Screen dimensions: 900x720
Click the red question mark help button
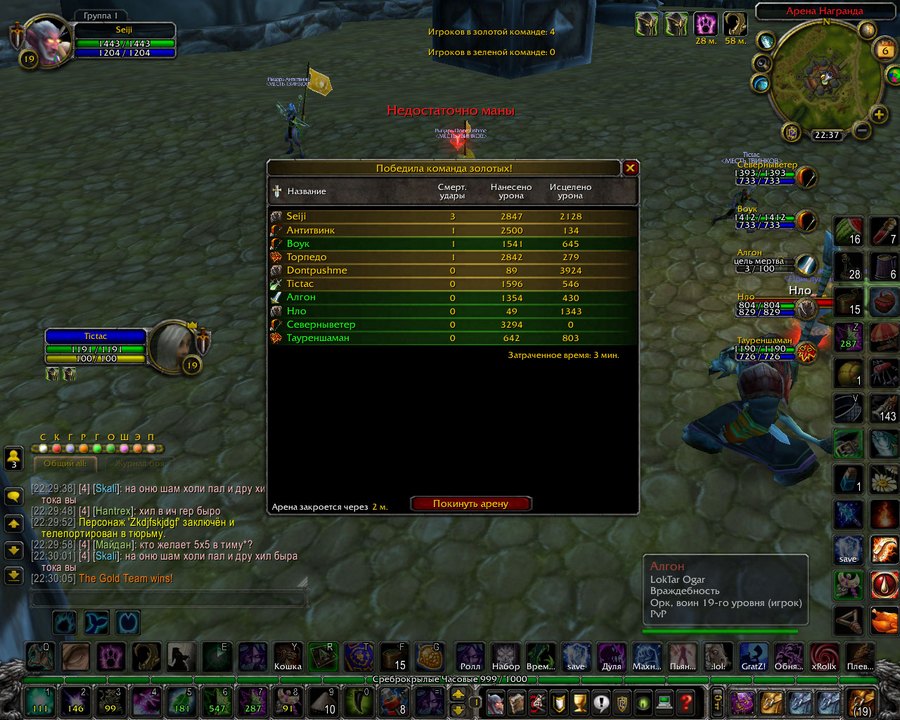coord(686,701)
